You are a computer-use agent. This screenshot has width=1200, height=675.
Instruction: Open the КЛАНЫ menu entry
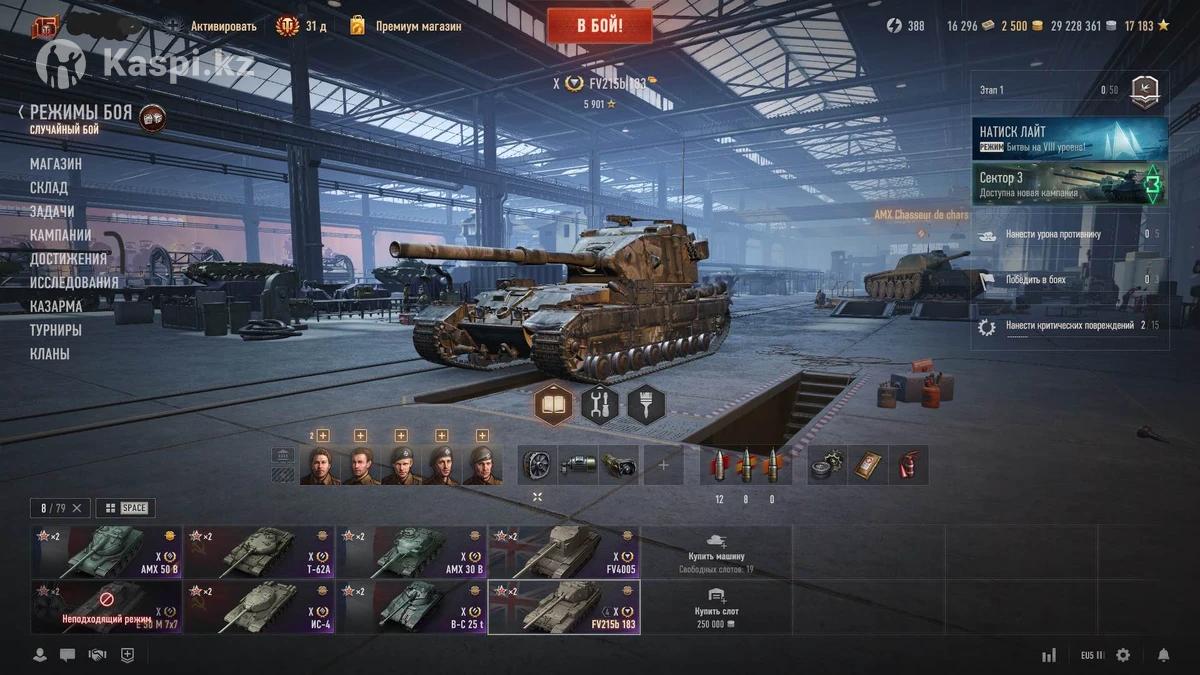(50, 354)
